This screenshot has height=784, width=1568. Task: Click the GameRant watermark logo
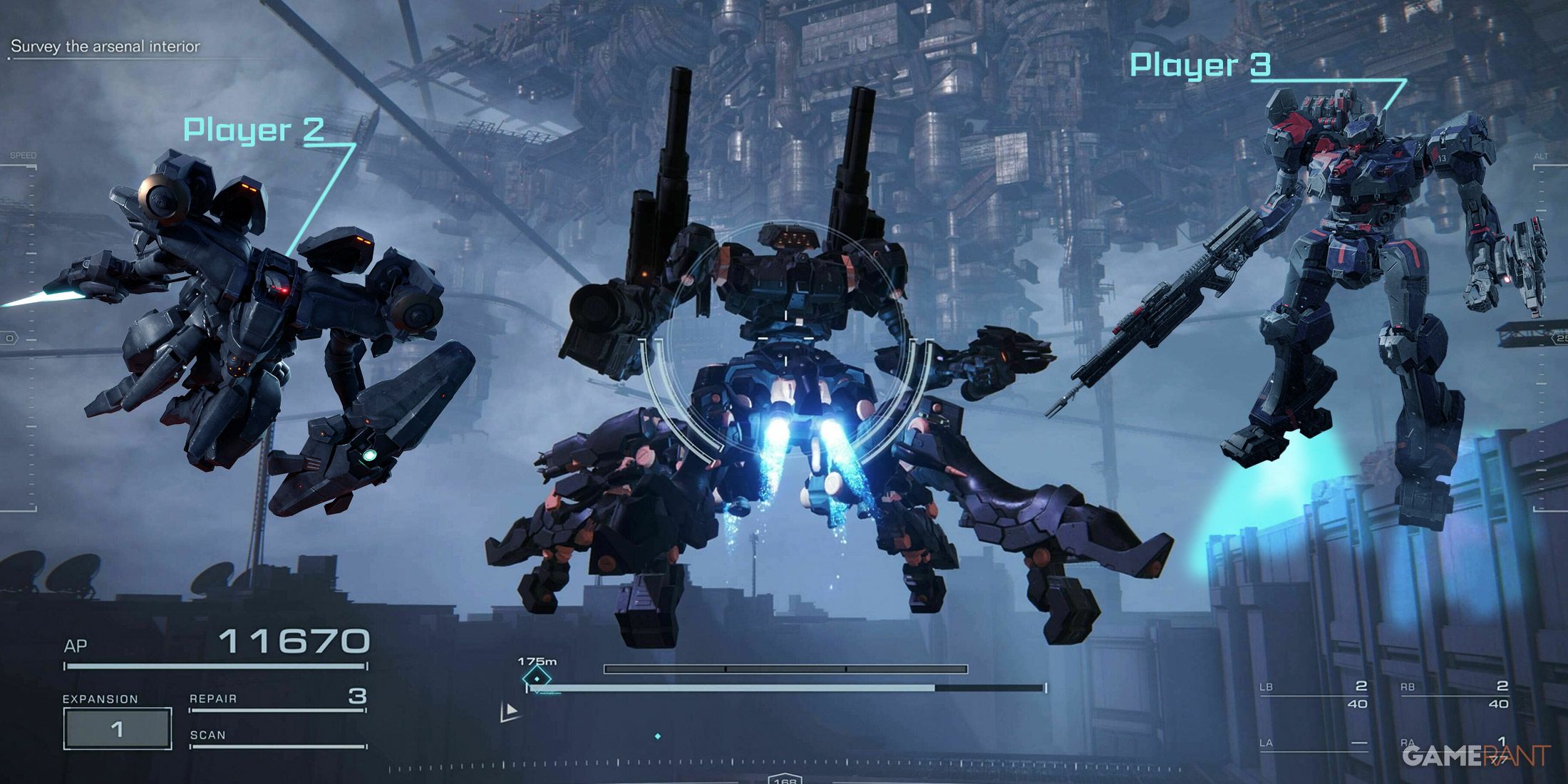[1475, 755]
